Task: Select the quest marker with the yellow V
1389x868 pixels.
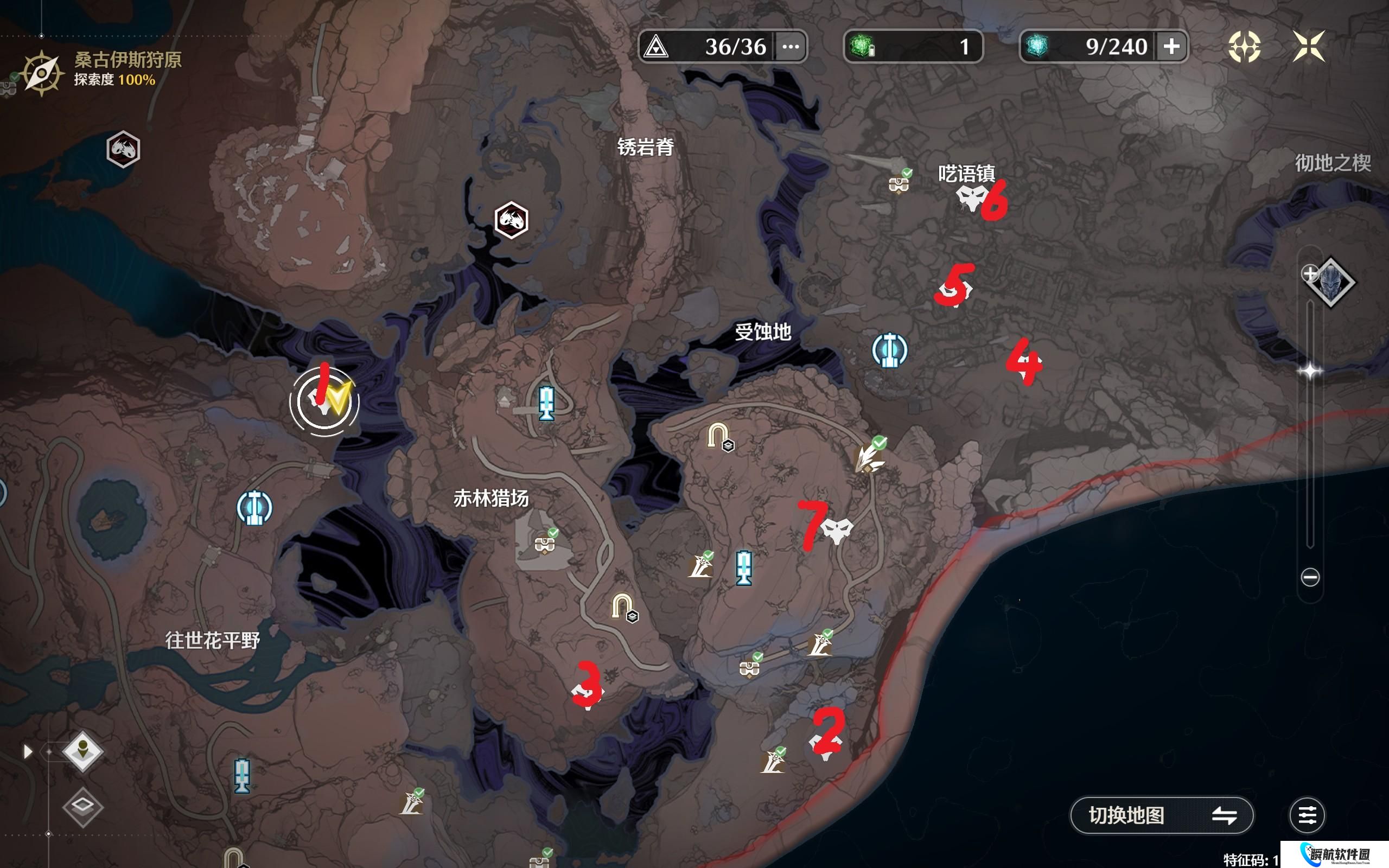Action: point(326,401)
